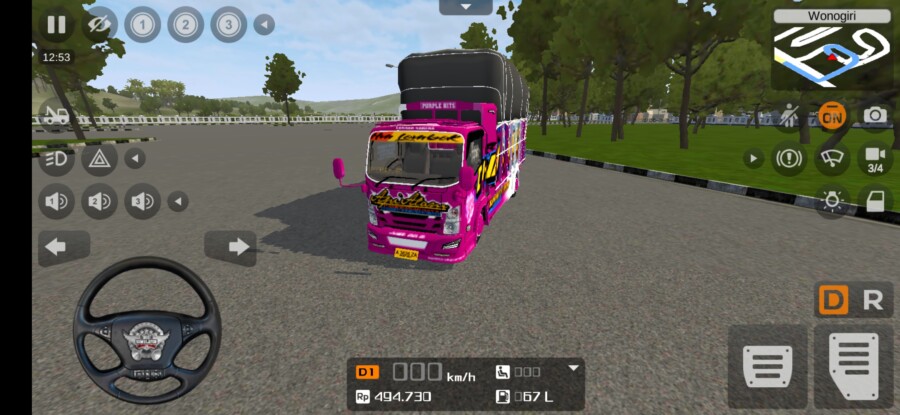Call the tow truck
This screenshot has height=415, width=900.
(56, 116)
